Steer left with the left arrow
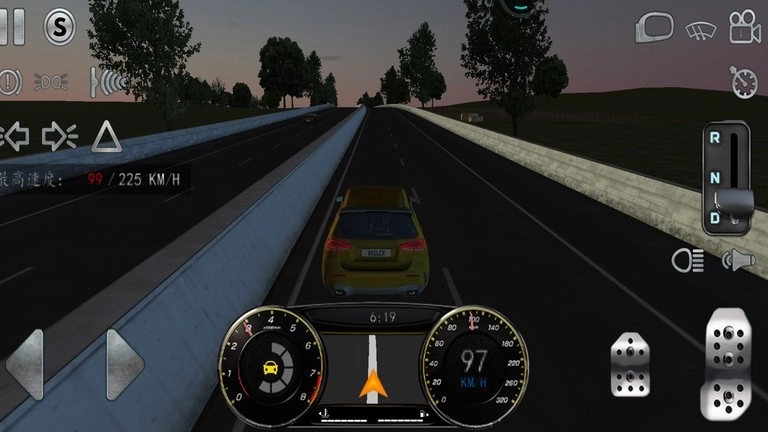This screenshot has height=432, width=768. pyautogui.click(x=26, y=364)
